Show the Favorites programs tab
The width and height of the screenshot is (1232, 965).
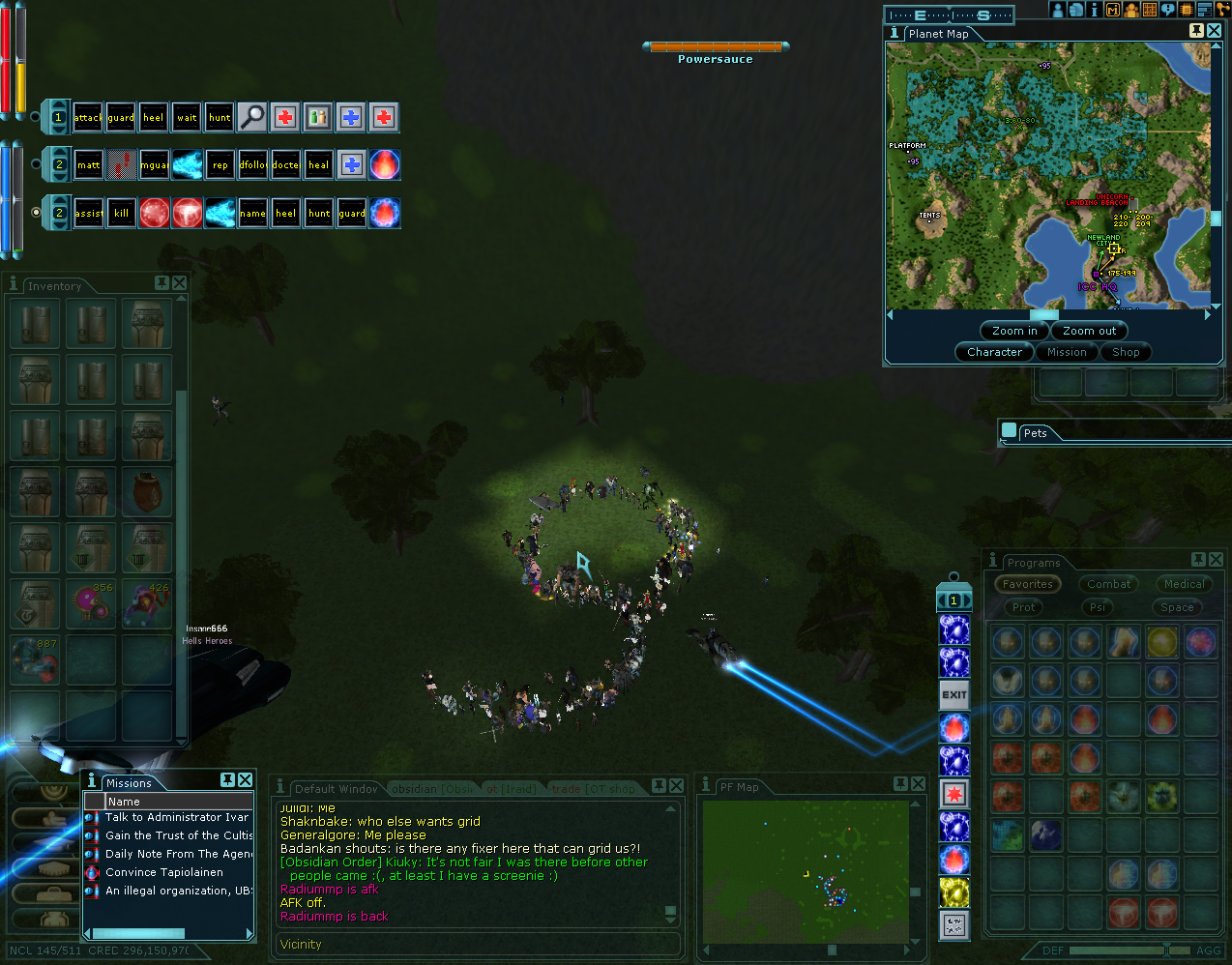(x=1027, y=584)
